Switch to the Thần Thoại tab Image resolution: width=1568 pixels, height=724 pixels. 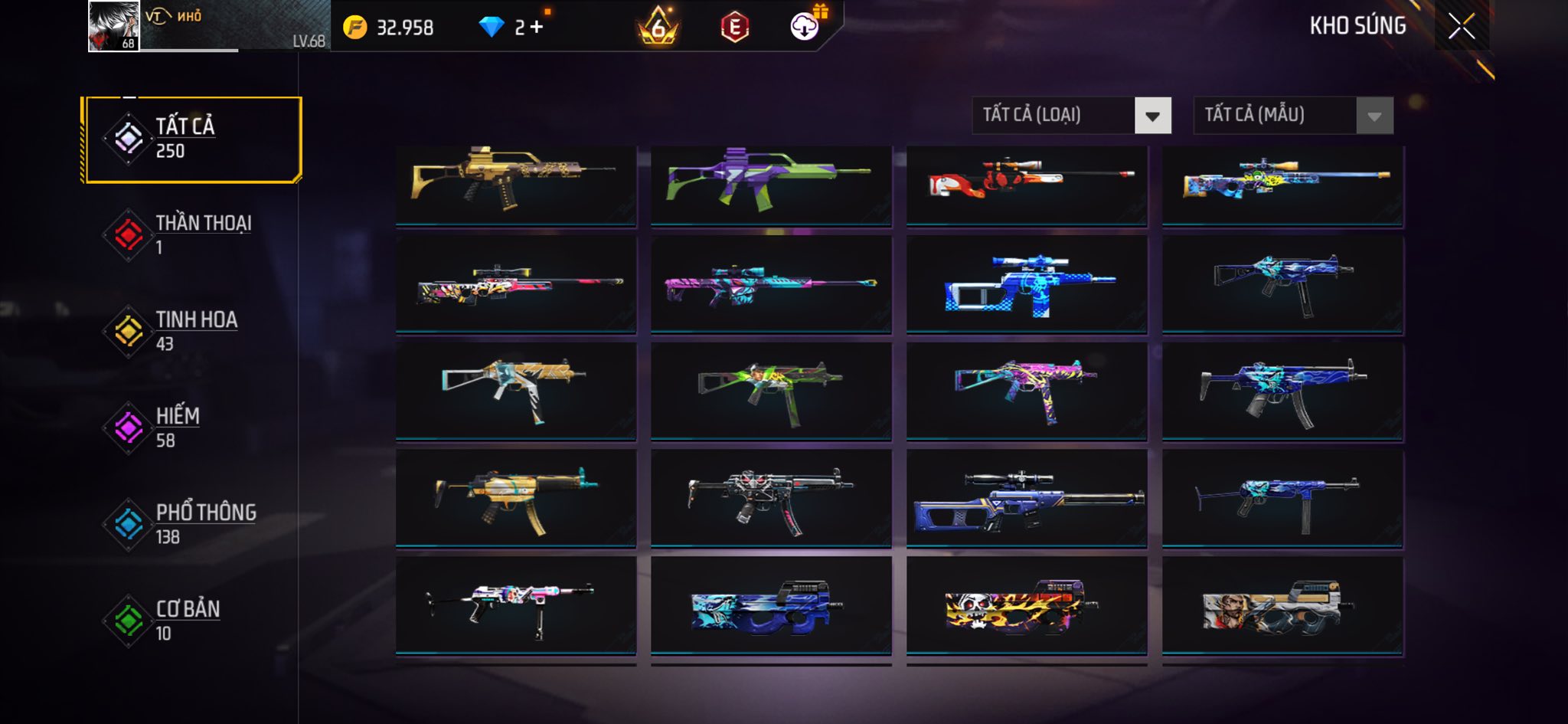(191, 234)
